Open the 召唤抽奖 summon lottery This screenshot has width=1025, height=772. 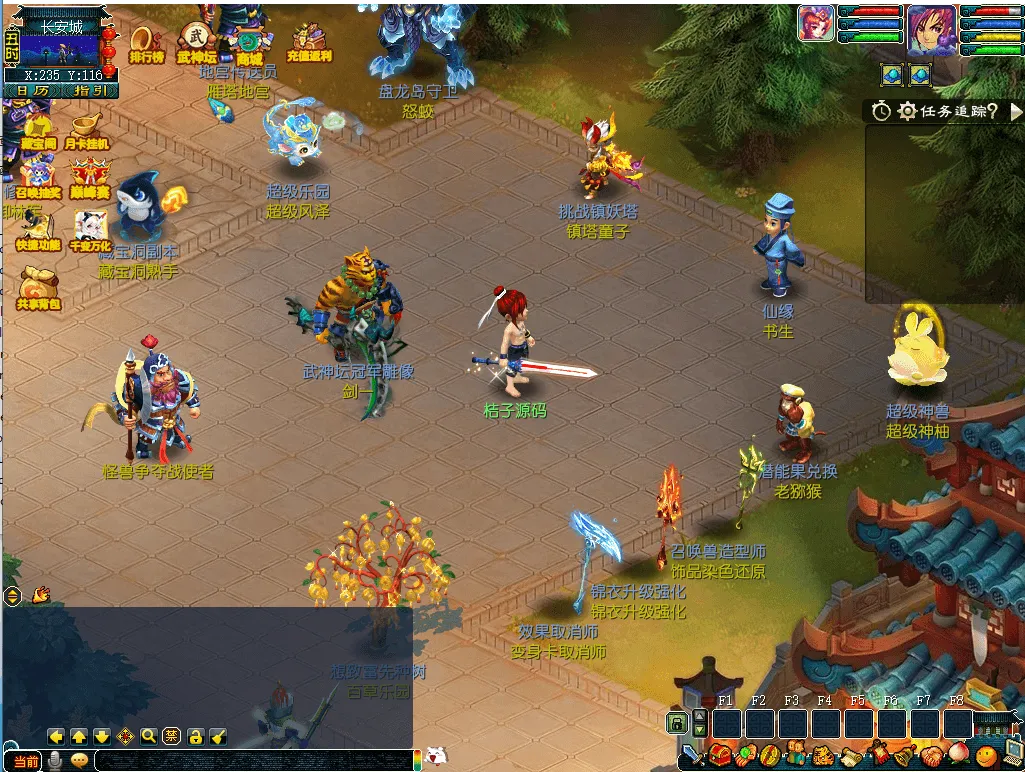(x=37, y=179)
